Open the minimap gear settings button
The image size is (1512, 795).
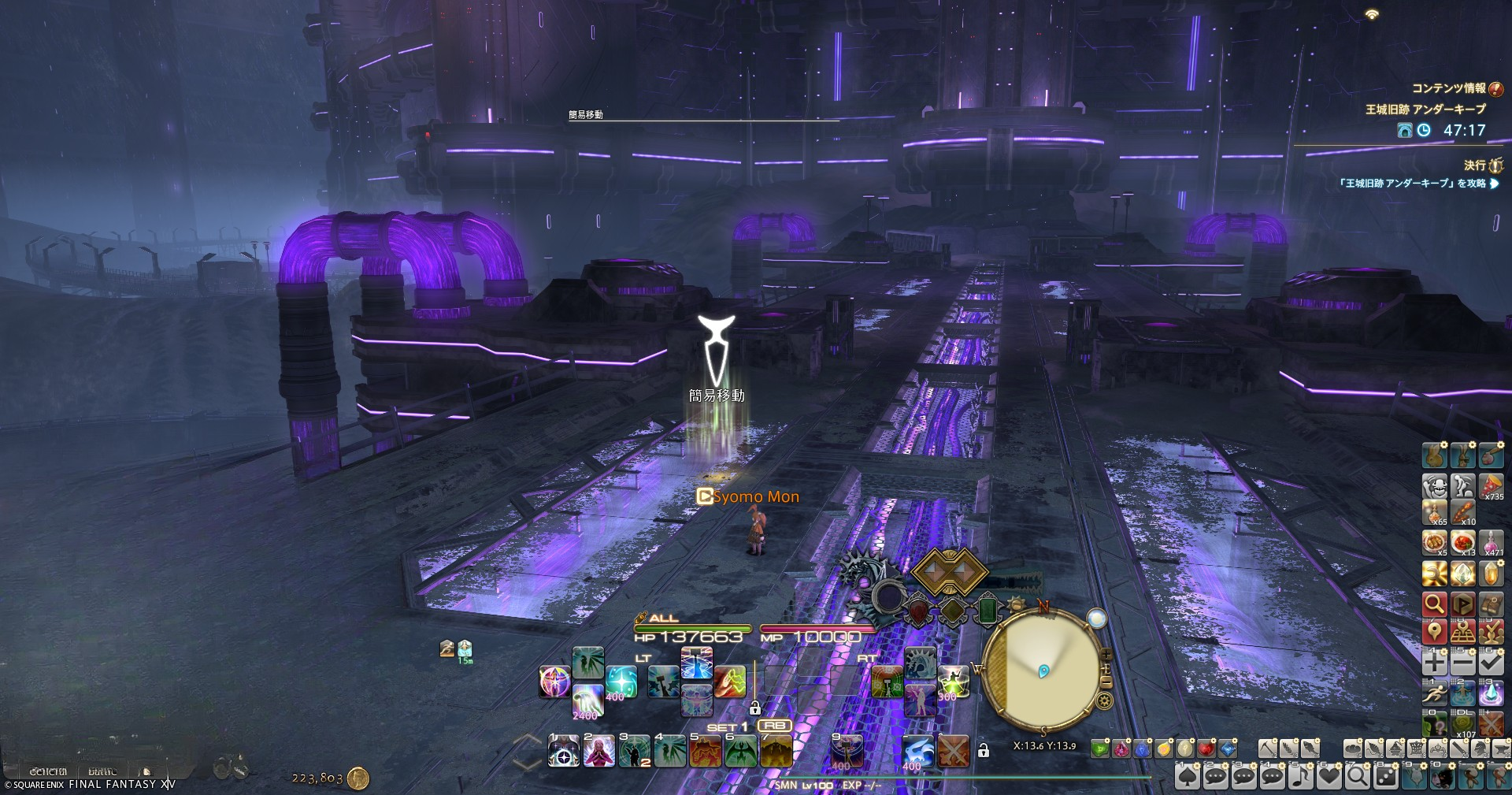click(x=1104, y=700)
